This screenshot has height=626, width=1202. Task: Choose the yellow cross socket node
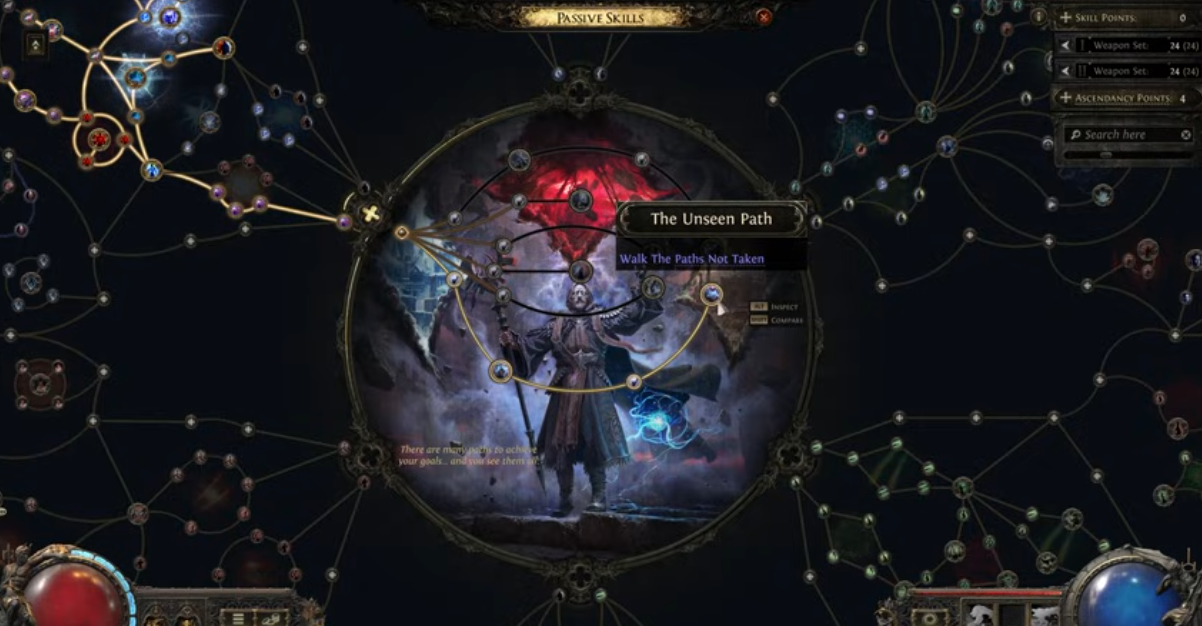pos(371,213)
